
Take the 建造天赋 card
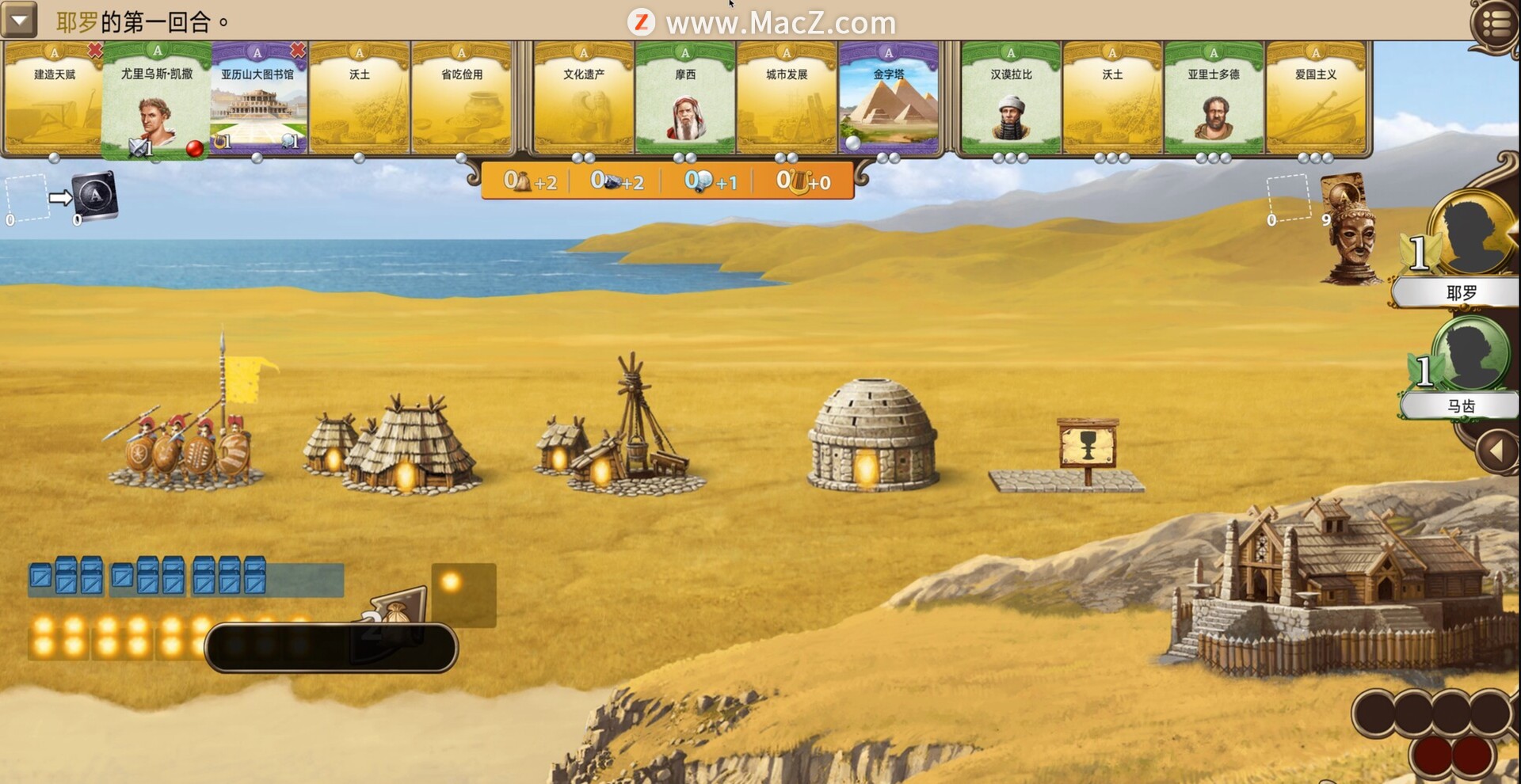(54, 99)
